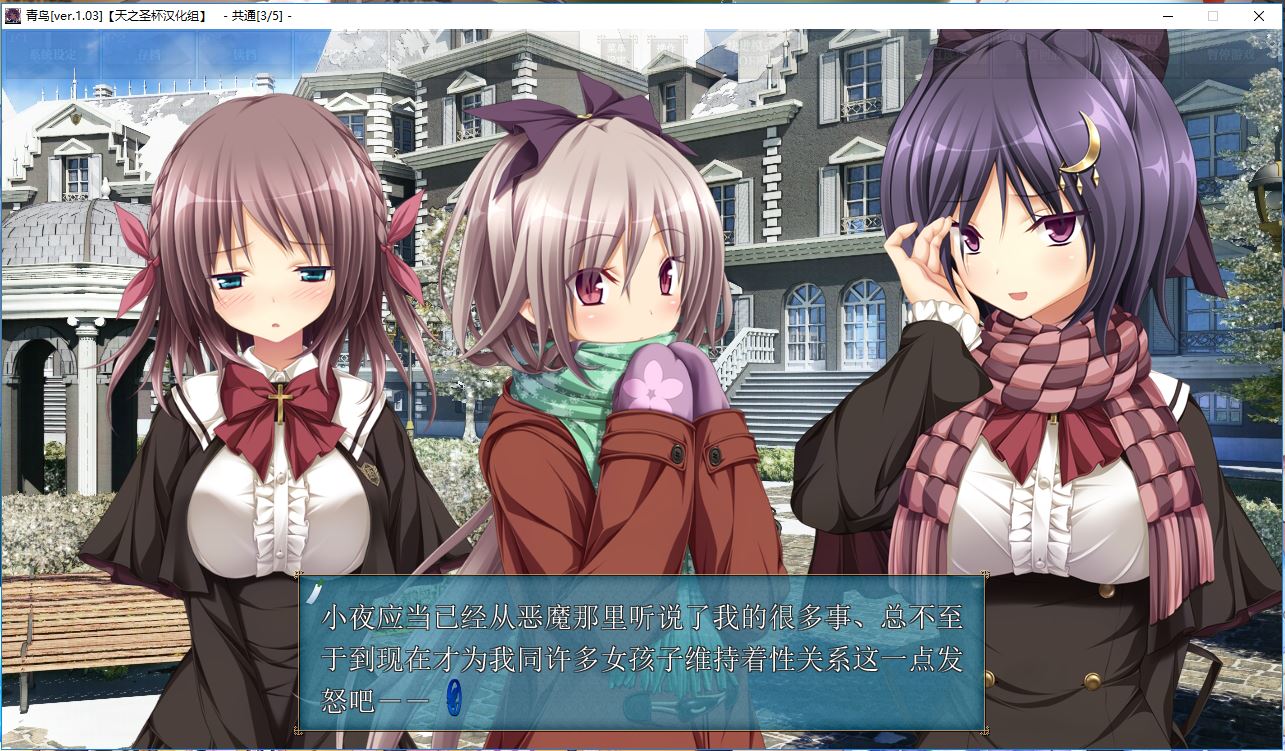Open the 系统设定 system settings menu

tap(51, 55)
